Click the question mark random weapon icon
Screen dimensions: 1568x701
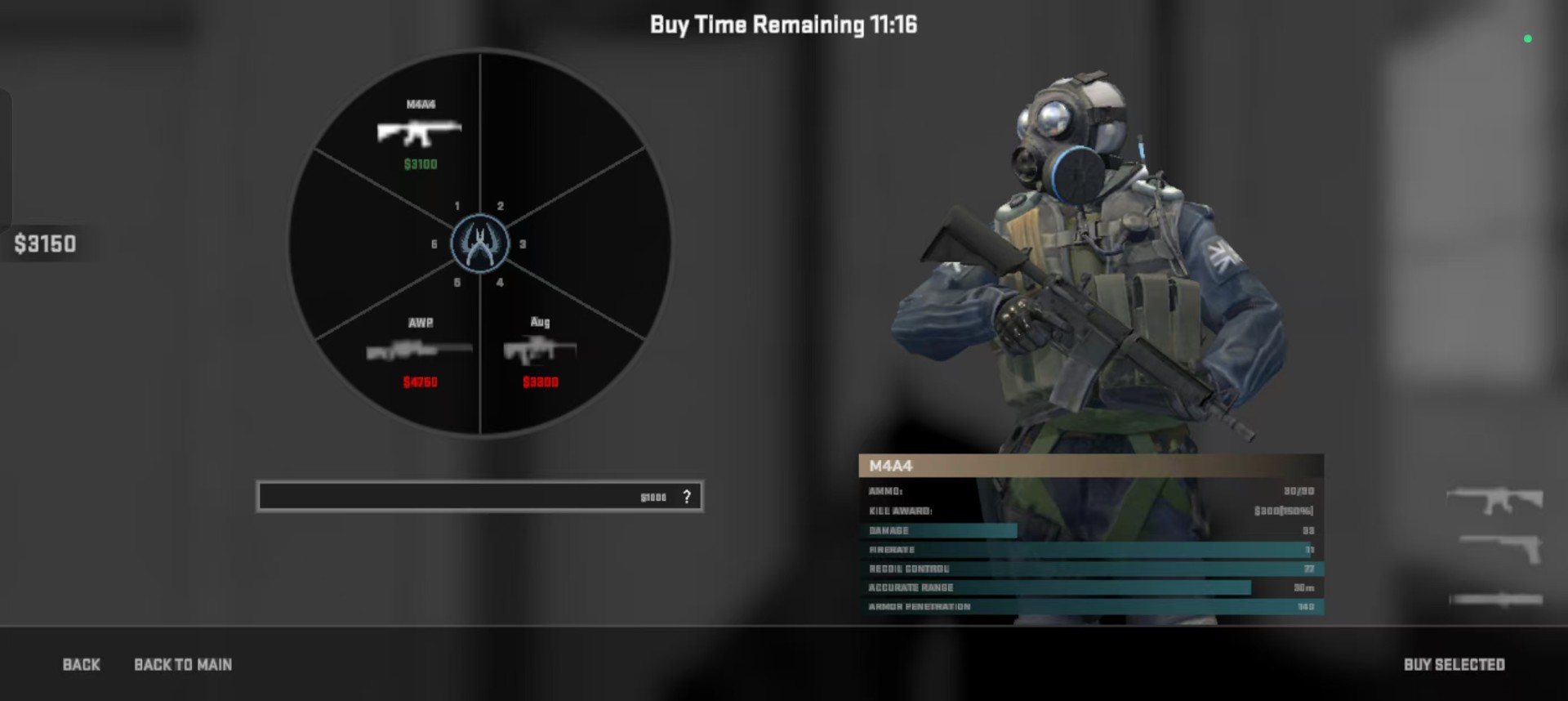[x=687, y=494]
